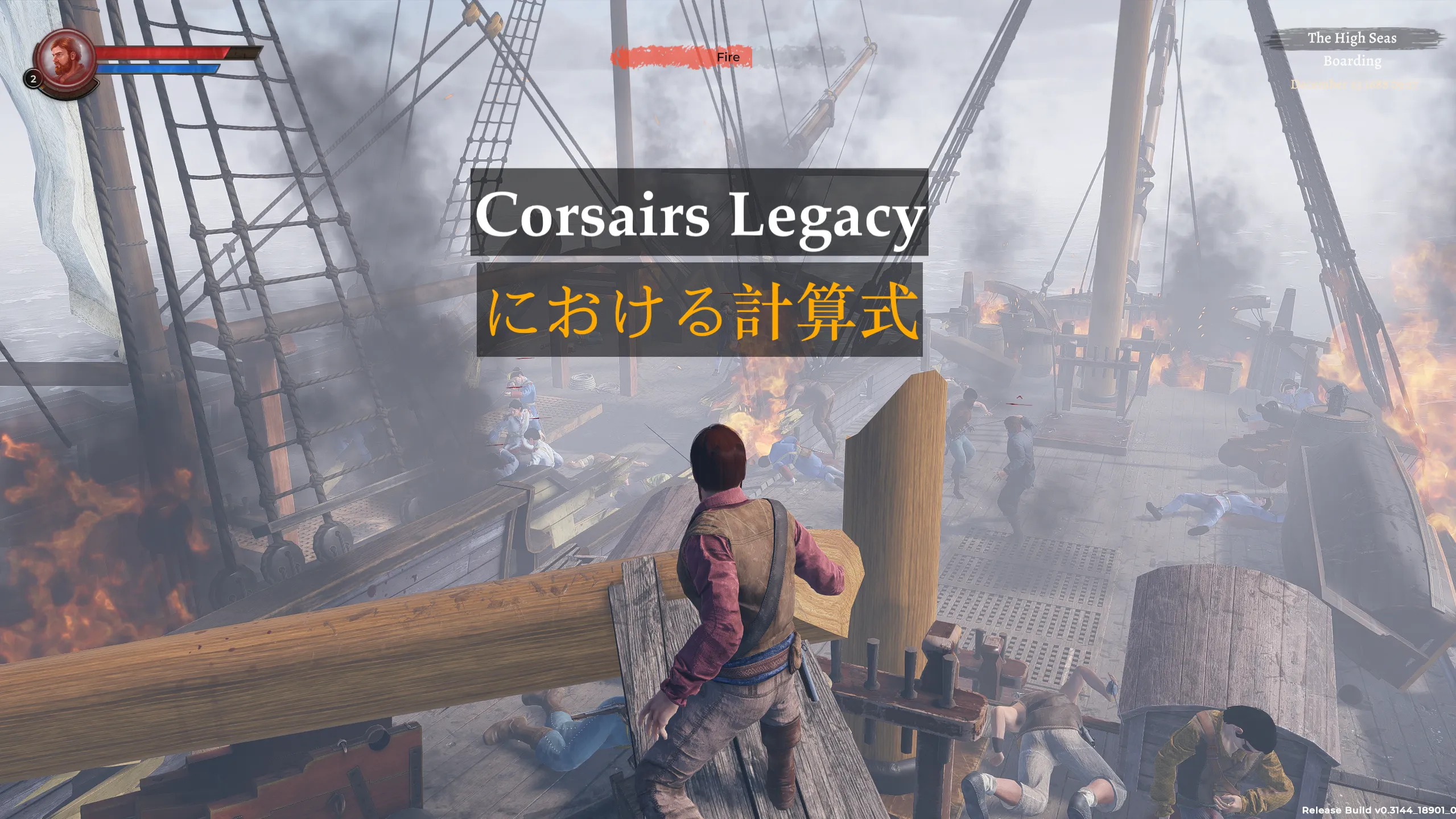Click the red brush-stroke banner behind the Fire label
Screen dimensions: 1456x819
654,57
